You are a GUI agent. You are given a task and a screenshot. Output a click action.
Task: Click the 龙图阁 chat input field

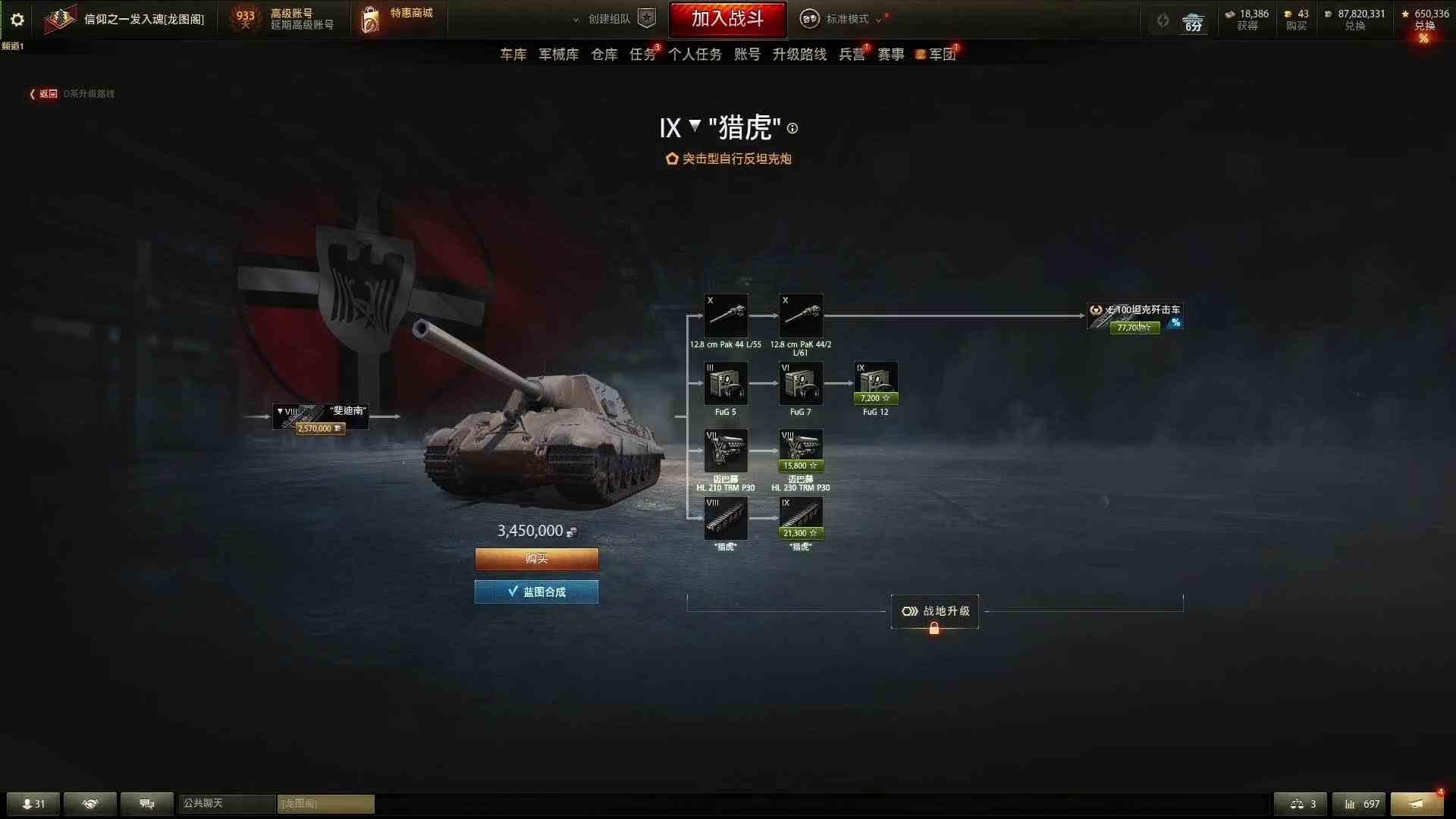(326, 804)
